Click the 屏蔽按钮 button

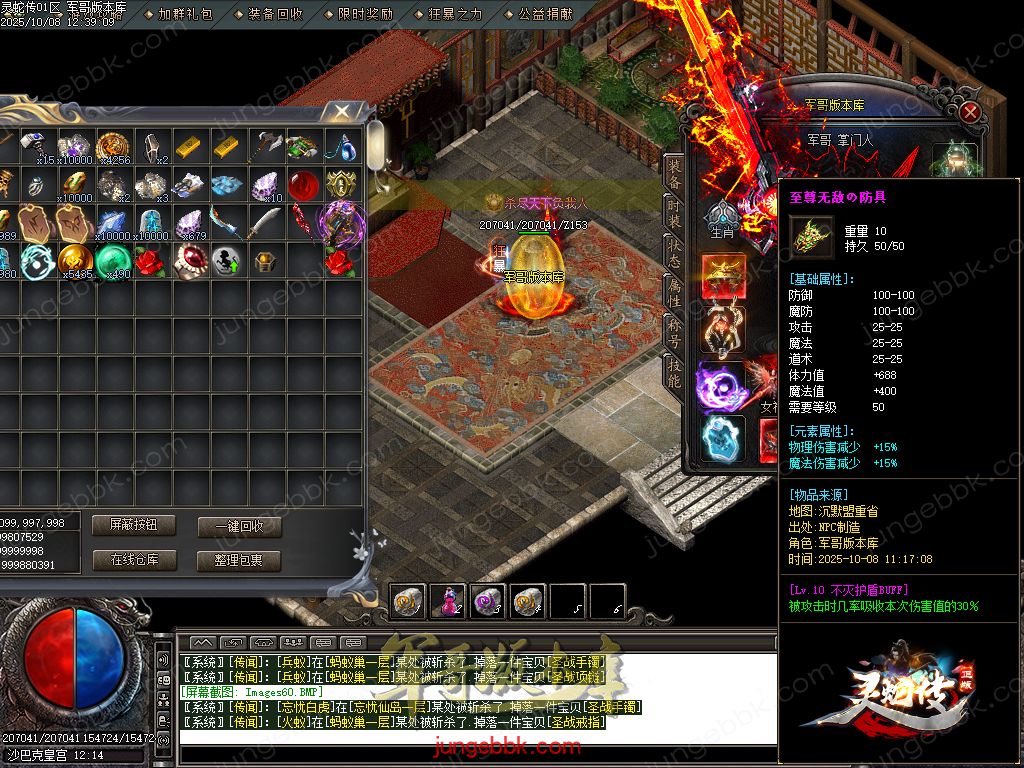(132, 525)
